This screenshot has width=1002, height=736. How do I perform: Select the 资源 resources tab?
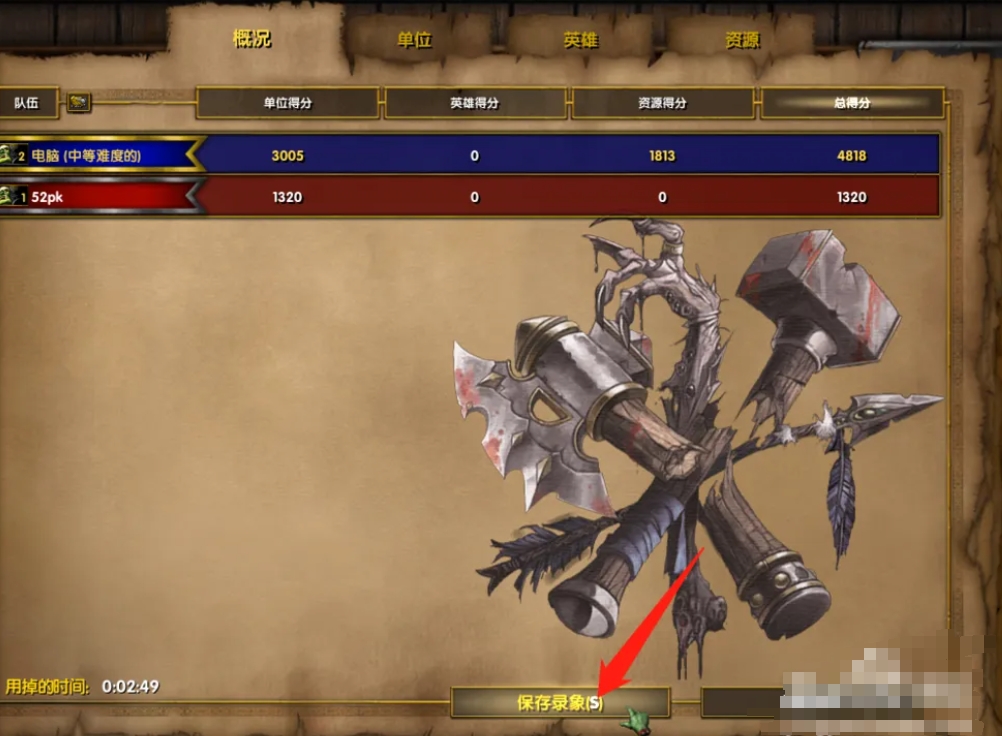742,40
